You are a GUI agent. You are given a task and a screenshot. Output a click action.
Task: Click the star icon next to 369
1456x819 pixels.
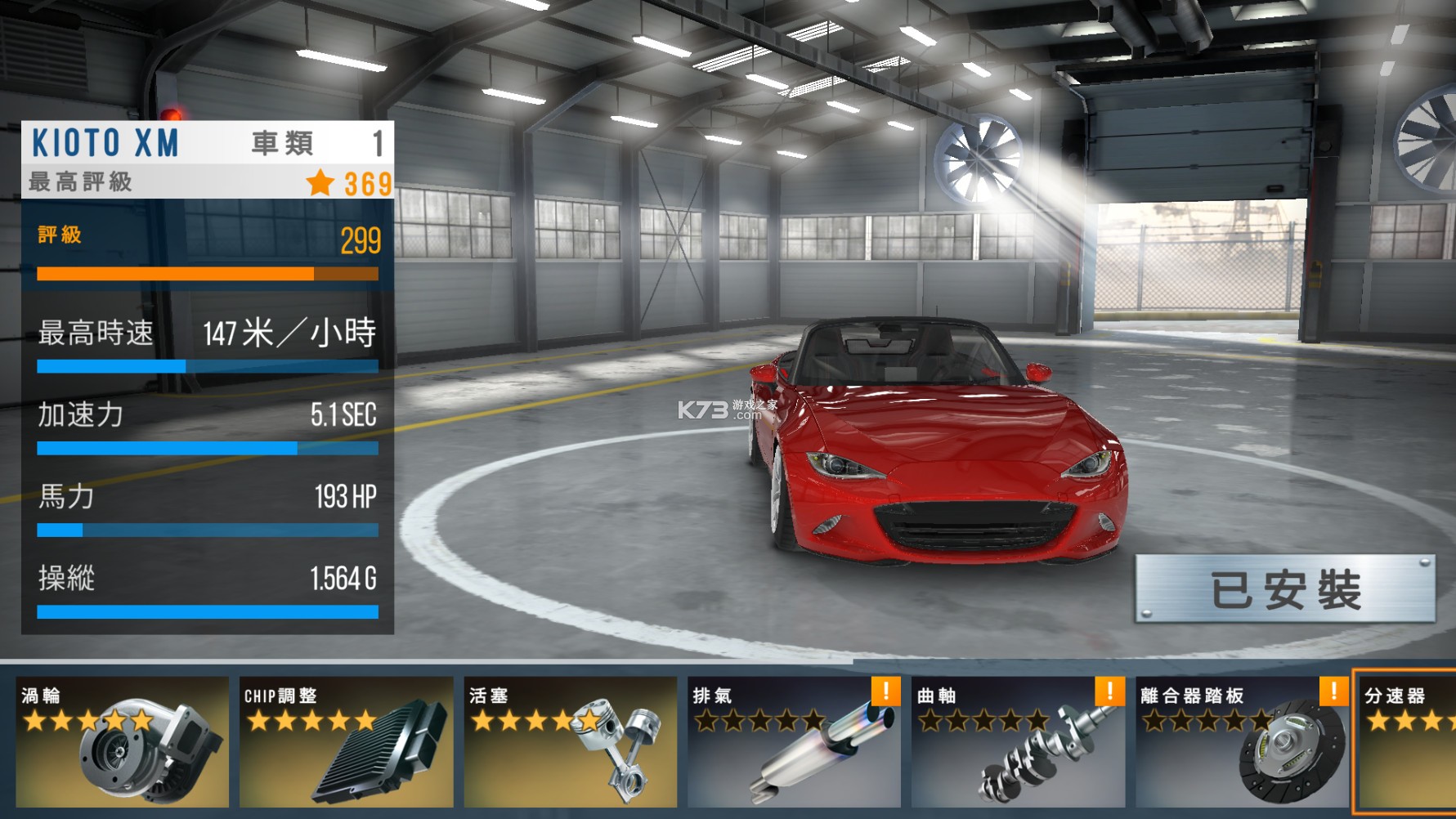tap(320, 183)
